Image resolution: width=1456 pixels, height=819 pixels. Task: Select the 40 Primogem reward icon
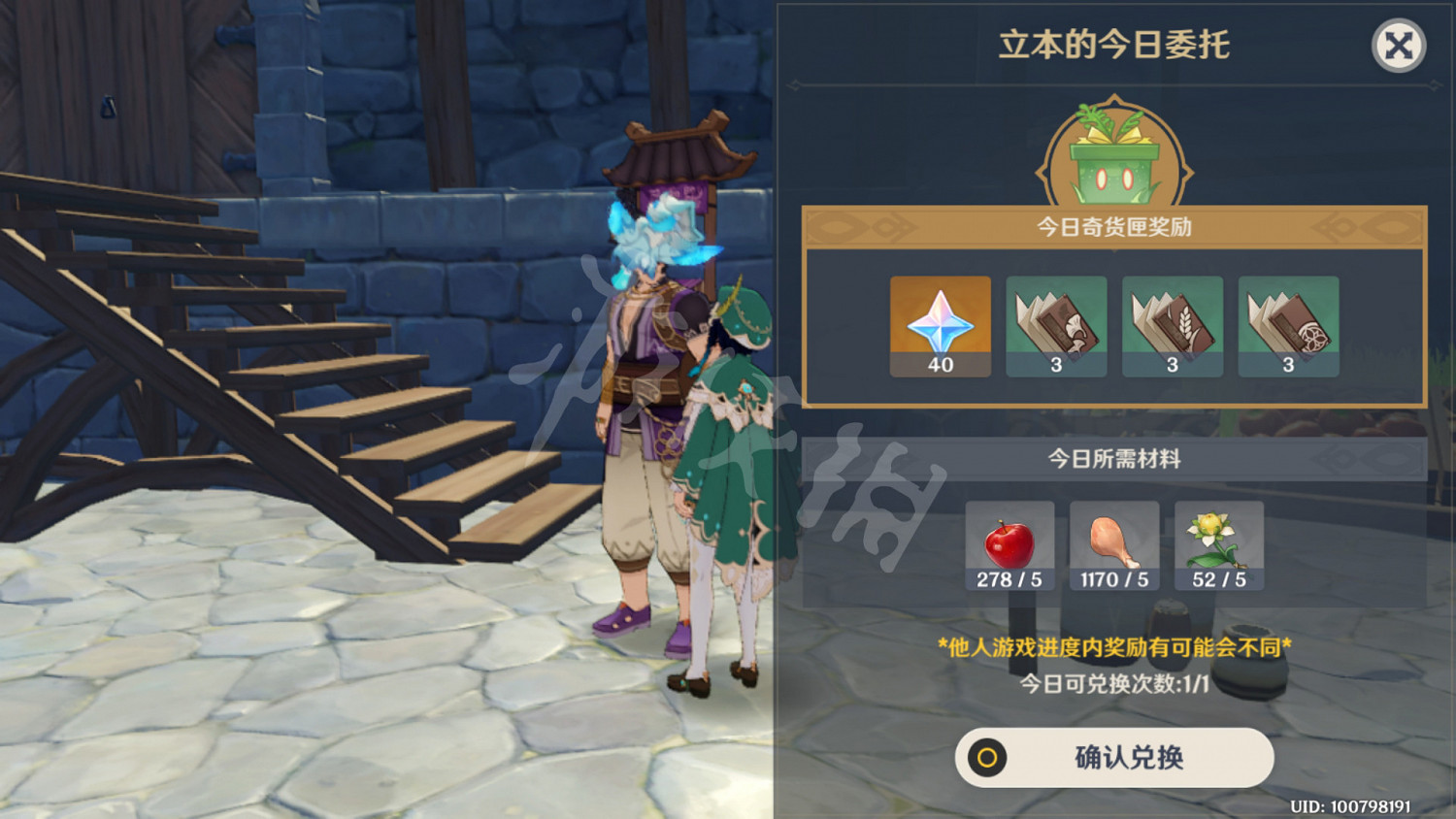[940, 328]
